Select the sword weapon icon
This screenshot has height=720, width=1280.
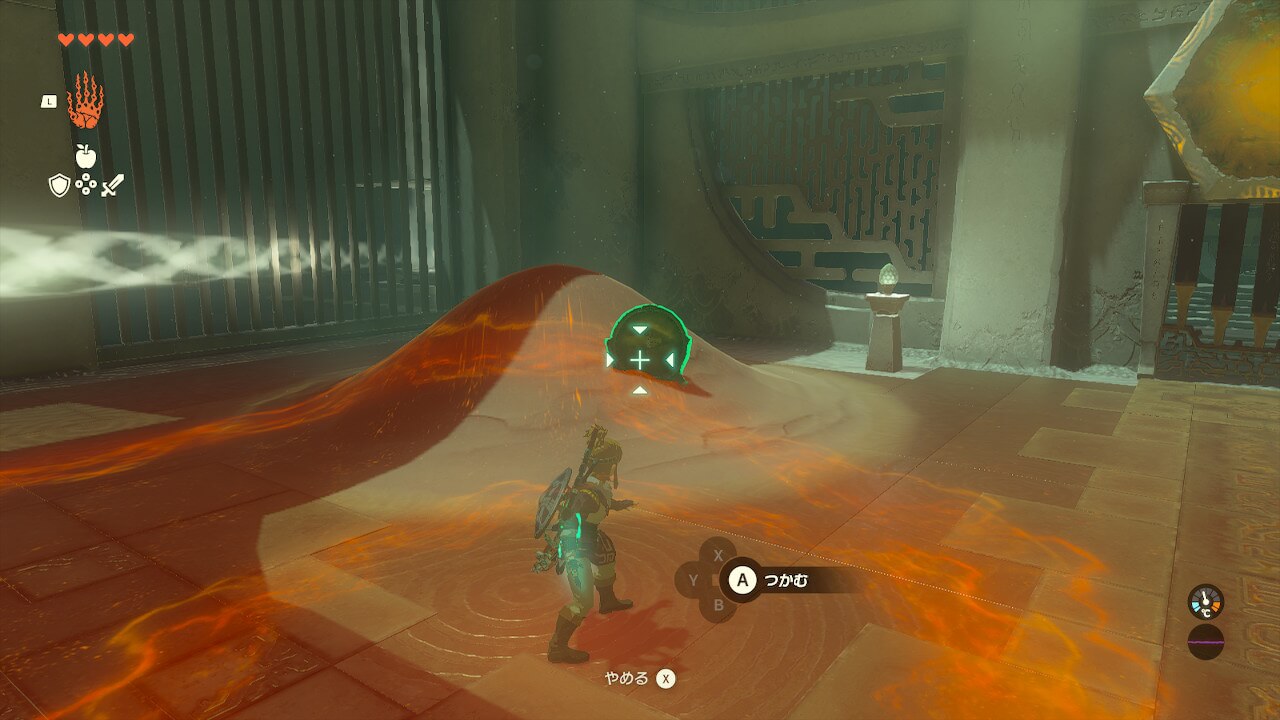[112, 184]
